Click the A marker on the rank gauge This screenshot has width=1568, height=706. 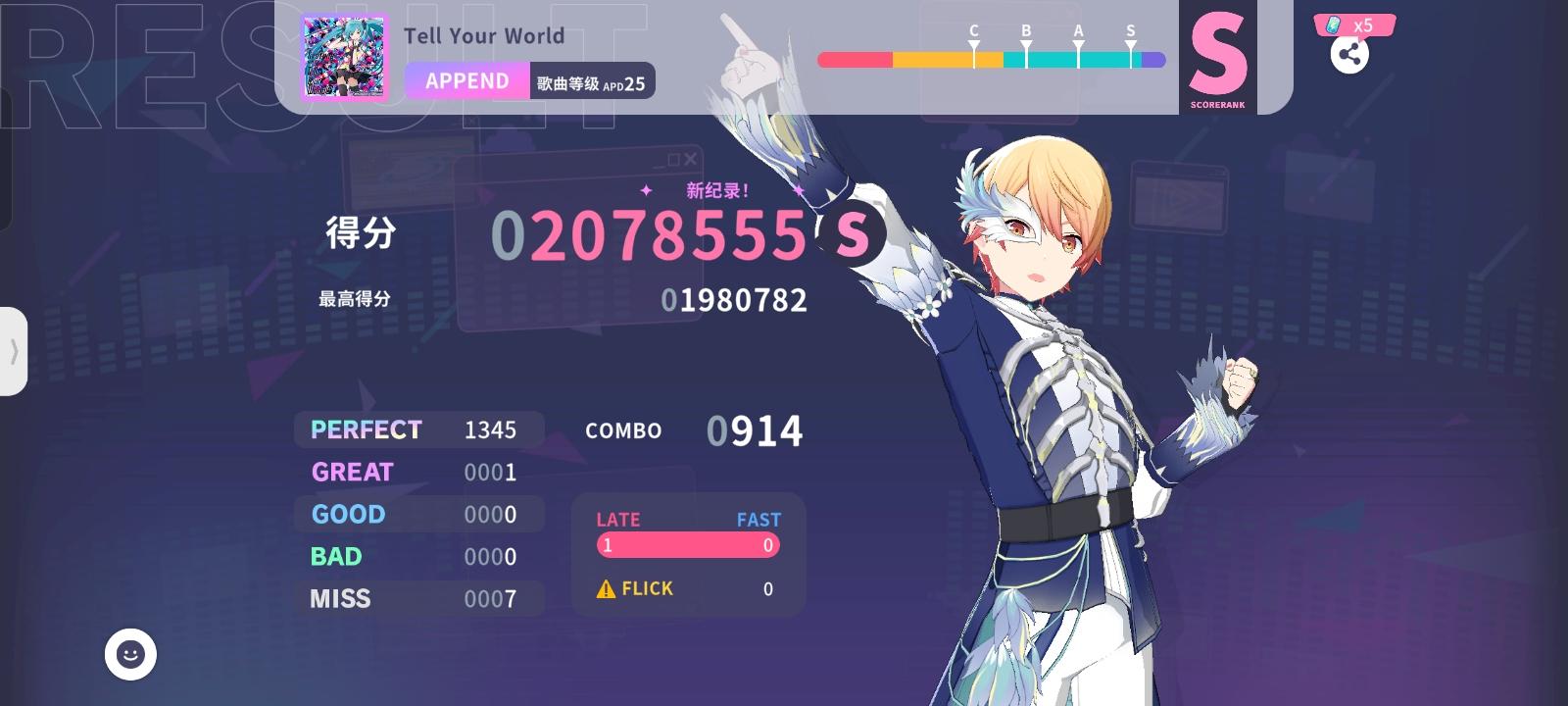1078,44
